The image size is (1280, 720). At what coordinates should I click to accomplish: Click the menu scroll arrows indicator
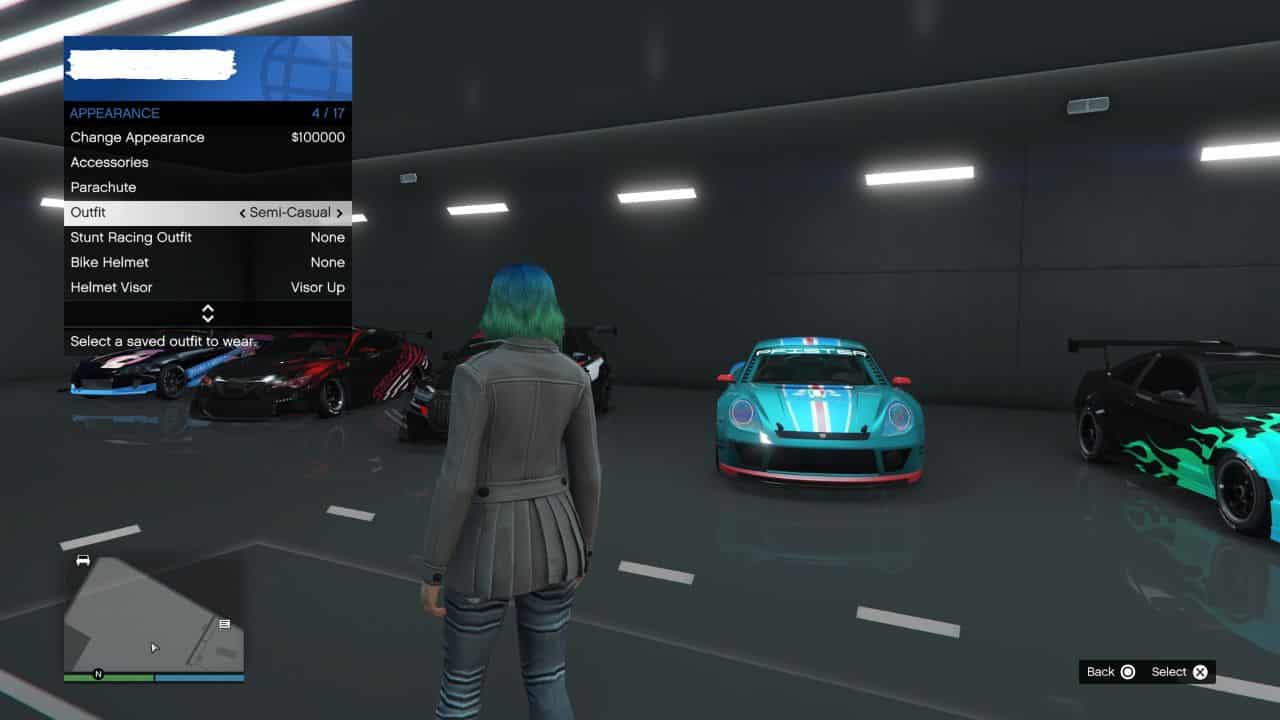click(208, 313)
